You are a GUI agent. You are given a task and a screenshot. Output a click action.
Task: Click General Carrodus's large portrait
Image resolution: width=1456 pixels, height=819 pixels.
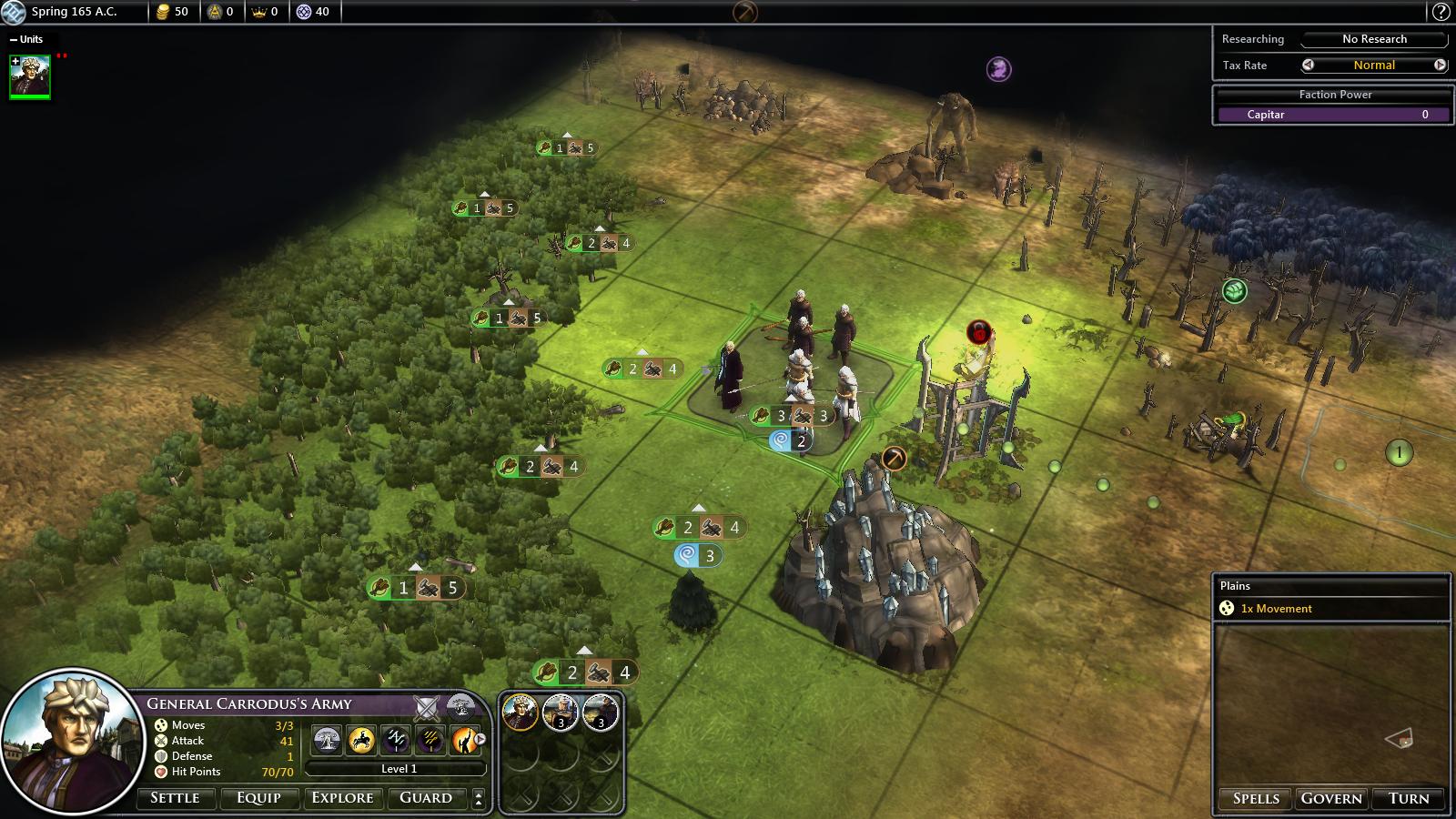(x=68, y=737)
